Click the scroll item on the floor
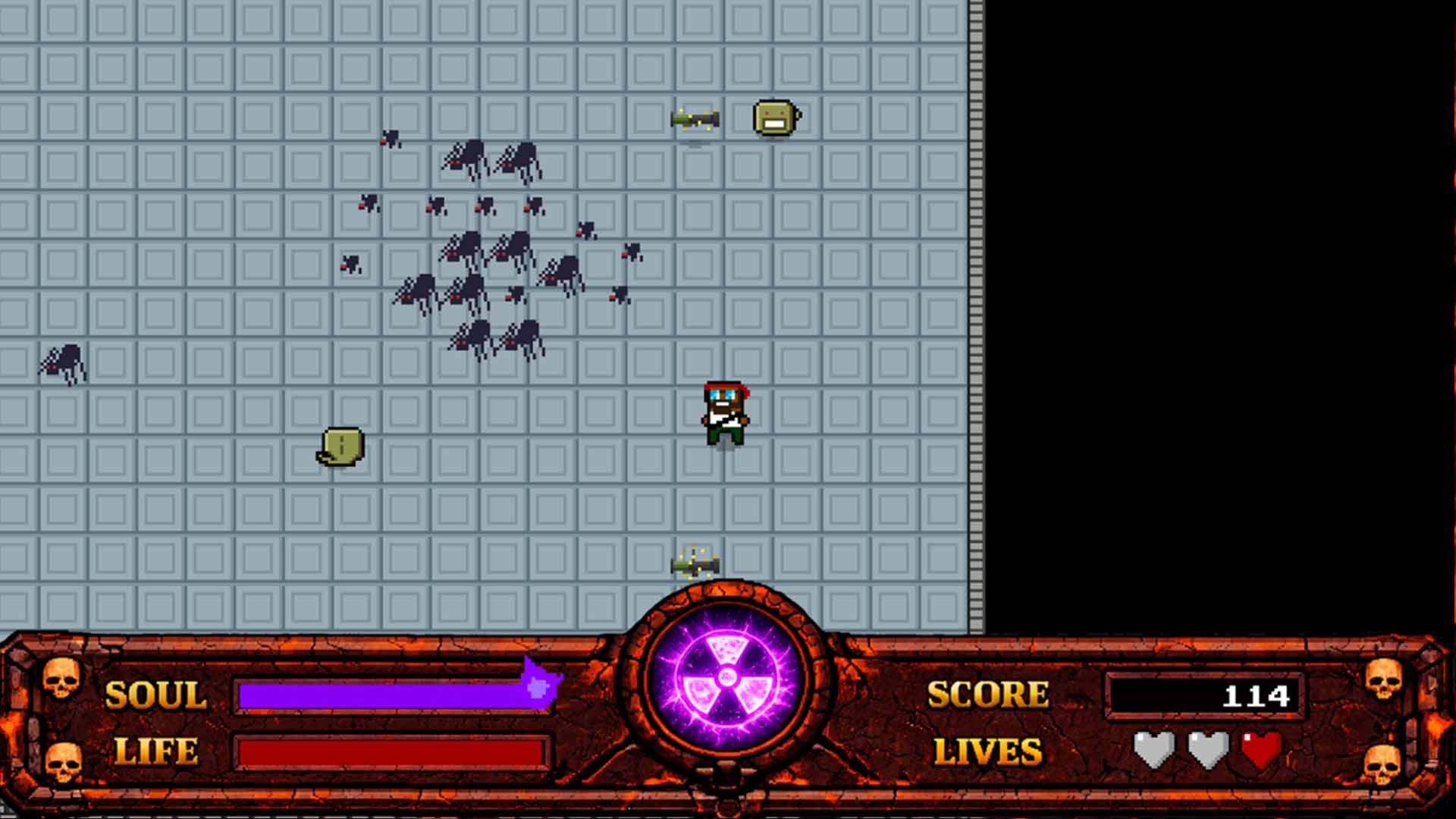Screen dimensions: 1456x819 click(343, 447)
